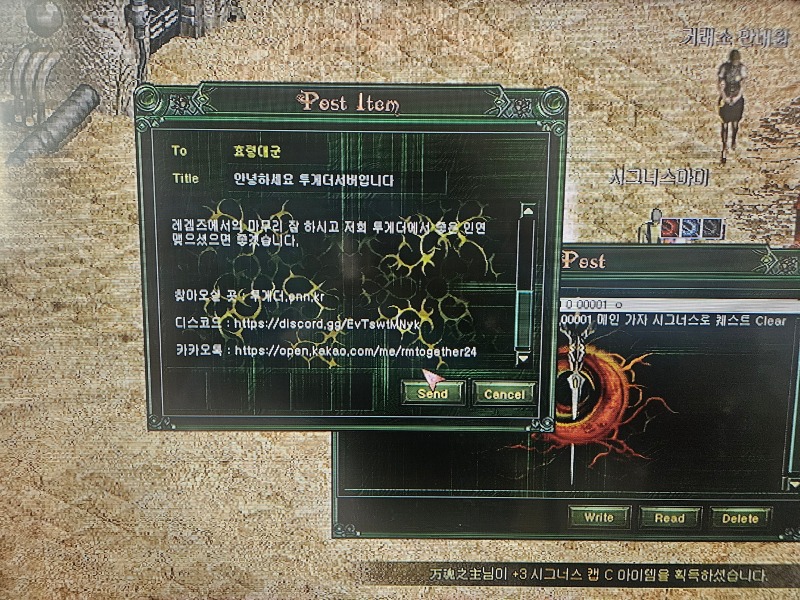Screen dimensions: 800x600
Task: Delete the selected post
Action: [x=741, y=517]
